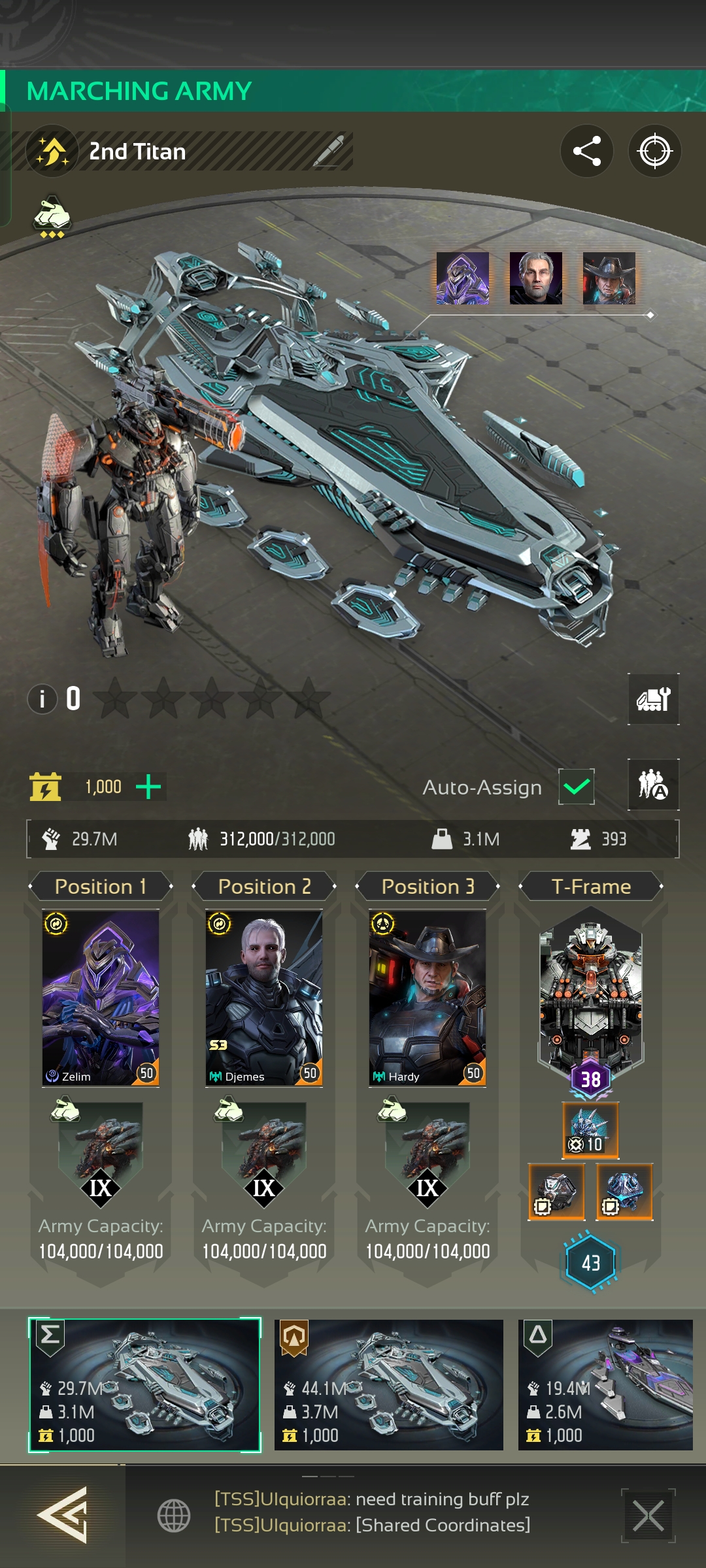Close the chat preview with X
This screenshot has width=706, height=1568.
648,1516
